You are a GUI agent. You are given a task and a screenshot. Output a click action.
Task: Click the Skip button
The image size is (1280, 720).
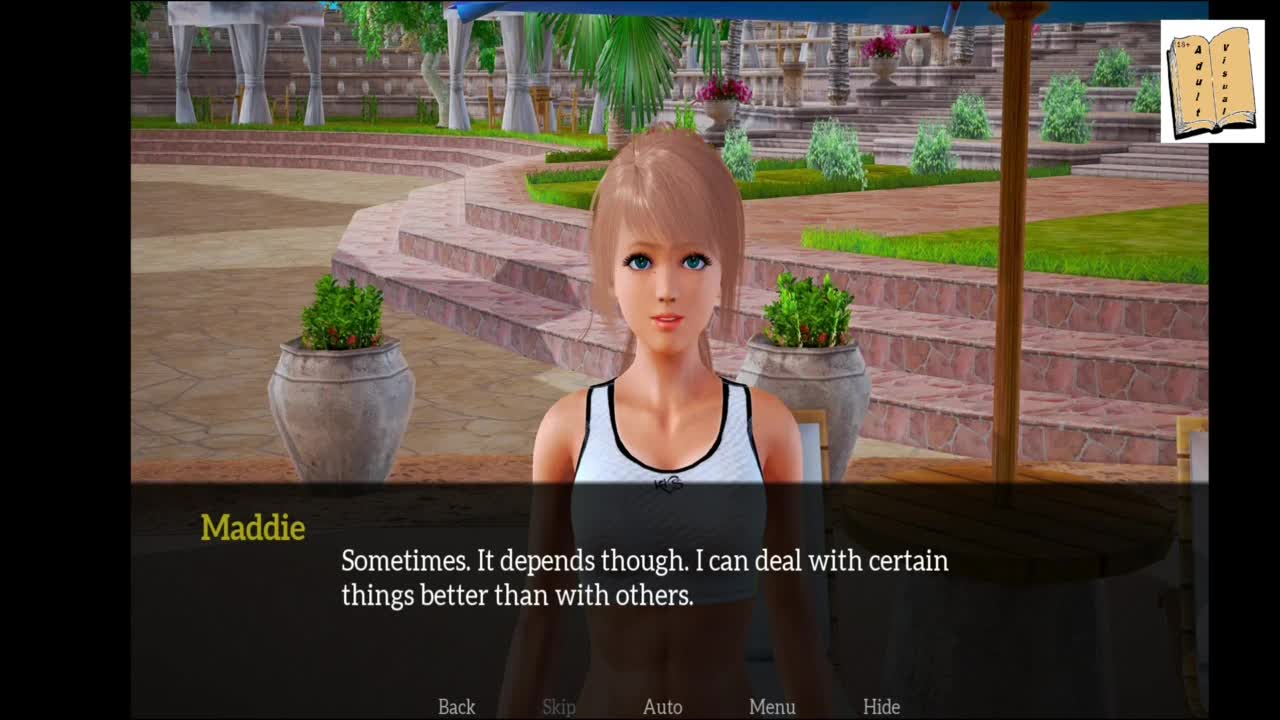tap(559, 707)
